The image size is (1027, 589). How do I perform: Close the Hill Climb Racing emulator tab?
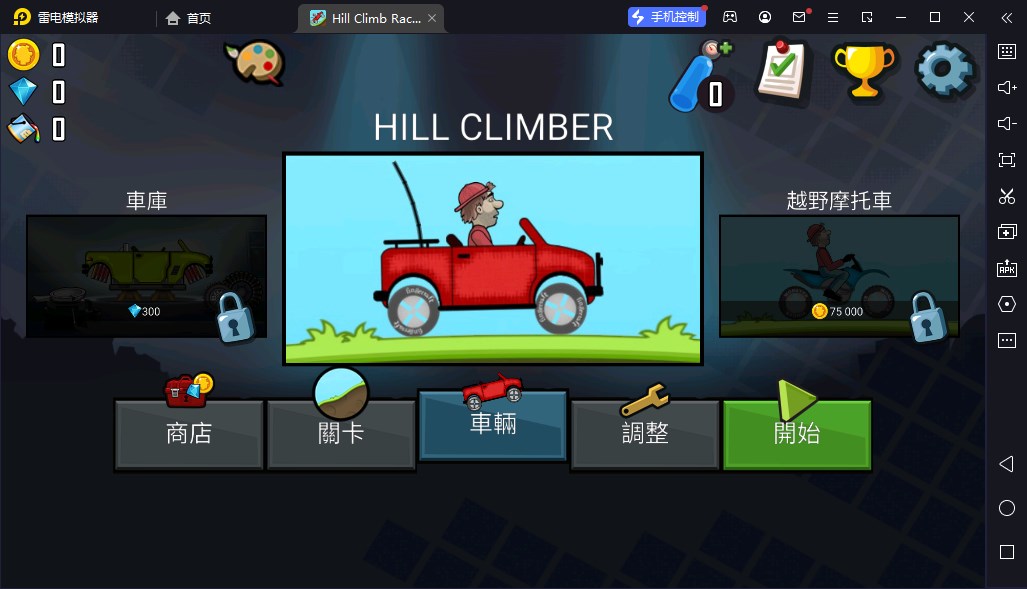point(431,18)
